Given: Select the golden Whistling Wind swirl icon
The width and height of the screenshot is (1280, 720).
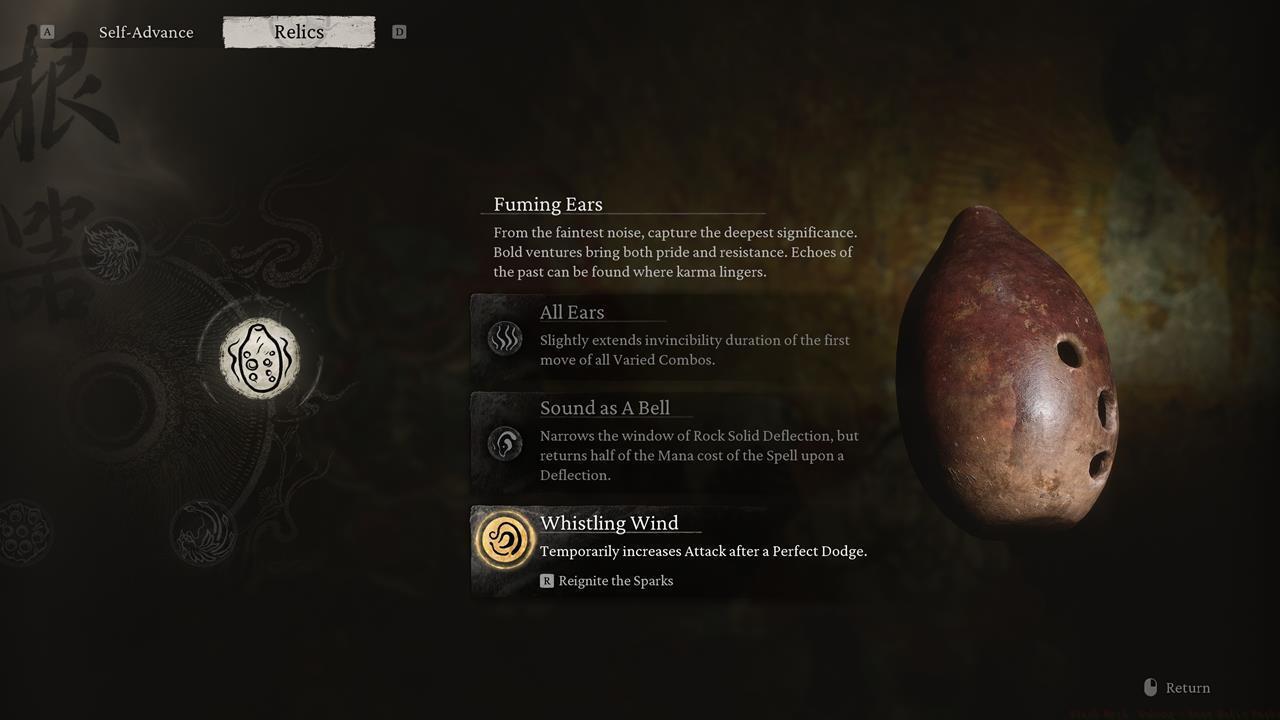Looking at the screenshot, I should point(505,539).
